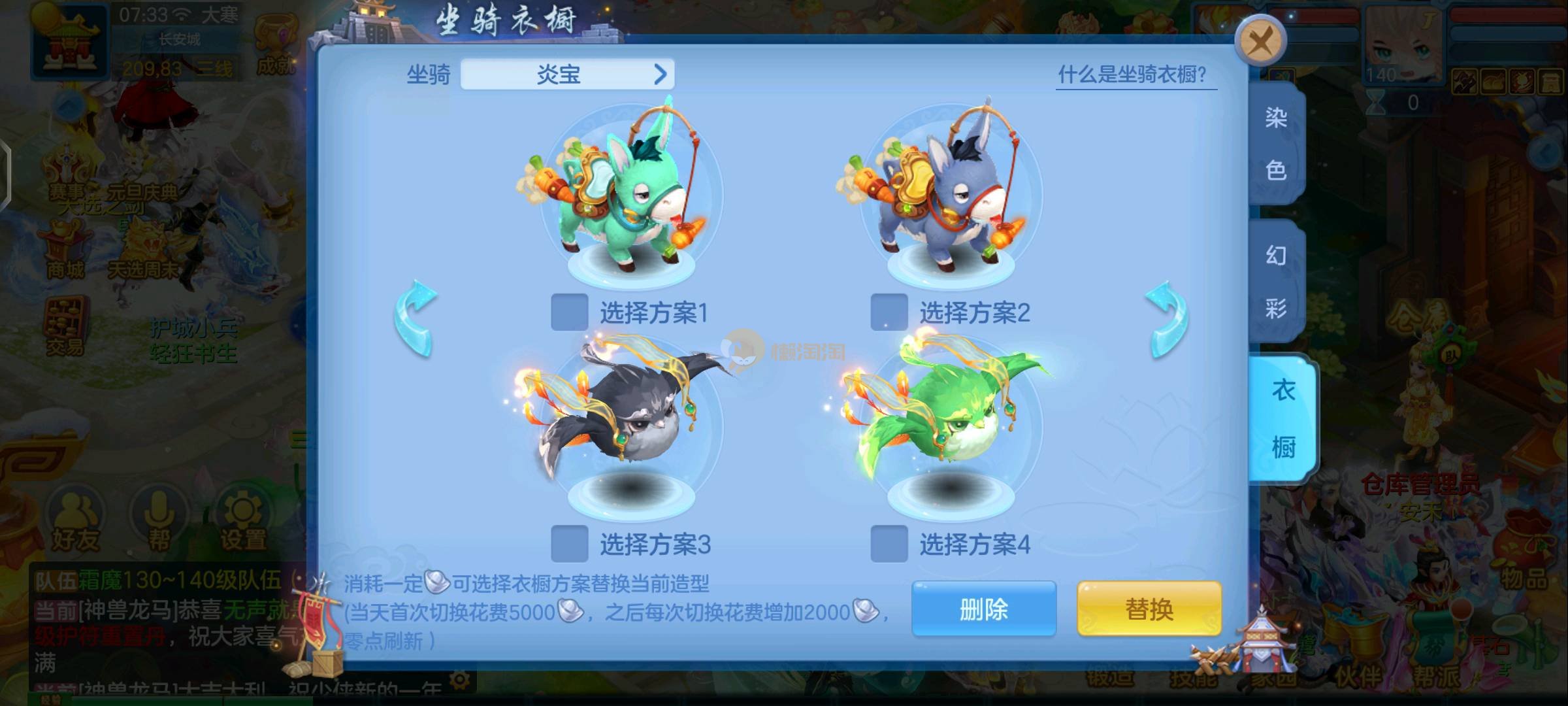Switch to the 染色 tab
The width and height of the screenshot is (1568, 706).
point(1275,144)
